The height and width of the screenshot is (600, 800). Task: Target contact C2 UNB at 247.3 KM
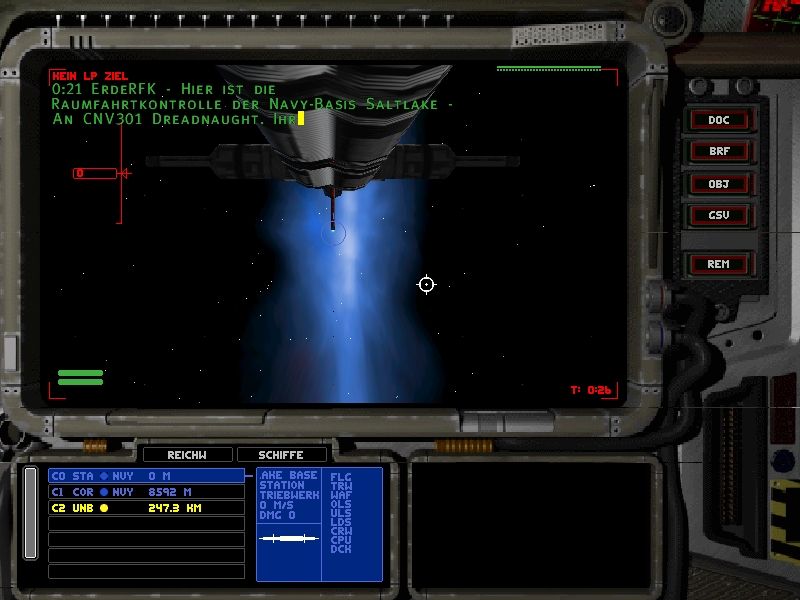pyautogui.click(x=146, y=508)
